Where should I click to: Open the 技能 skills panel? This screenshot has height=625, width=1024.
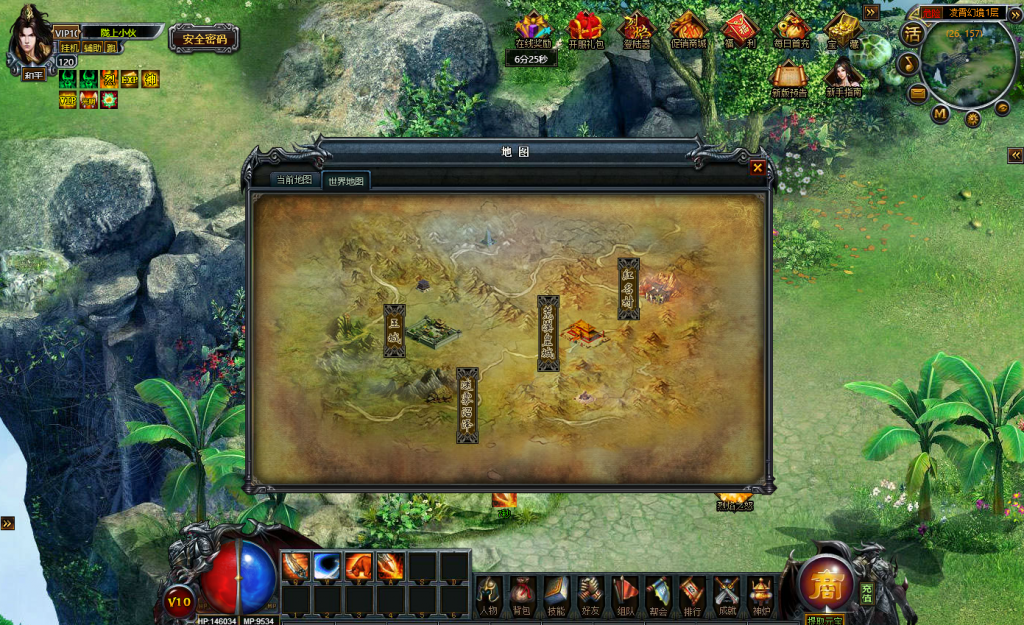click(556, 596)
